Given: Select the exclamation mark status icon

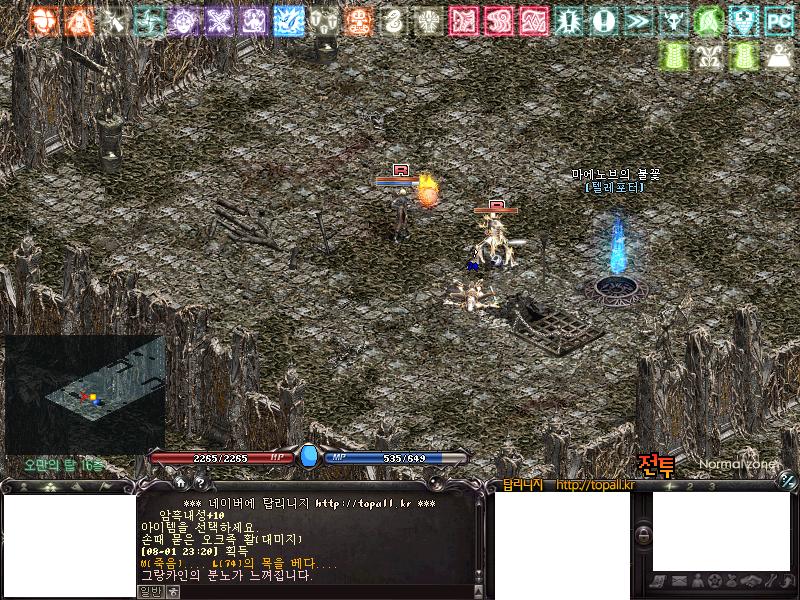Looking at the screenshot, I should (x=602, y=20).
